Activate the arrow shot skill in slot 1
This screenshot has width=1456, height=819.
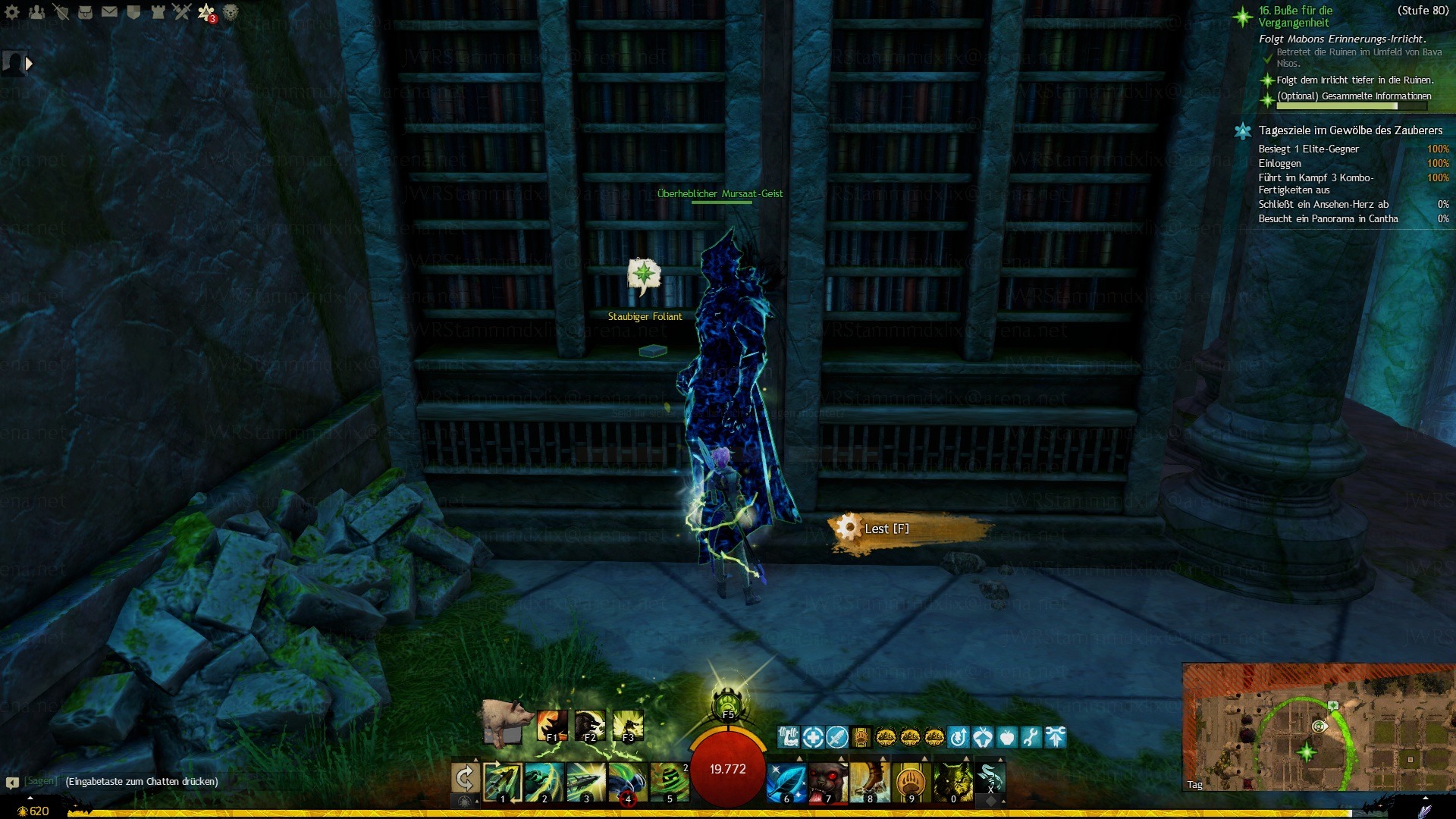(502, 782)
